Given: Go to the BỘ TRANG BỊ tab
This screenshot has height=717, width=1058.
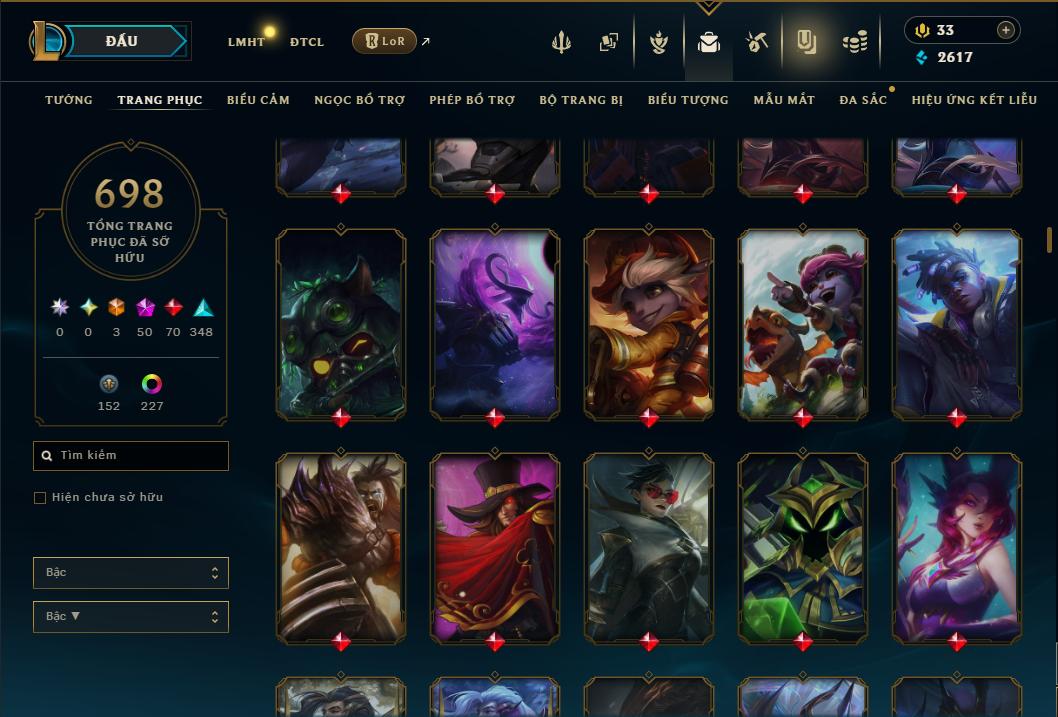Looking at the screenshot, I should [581, 100].
